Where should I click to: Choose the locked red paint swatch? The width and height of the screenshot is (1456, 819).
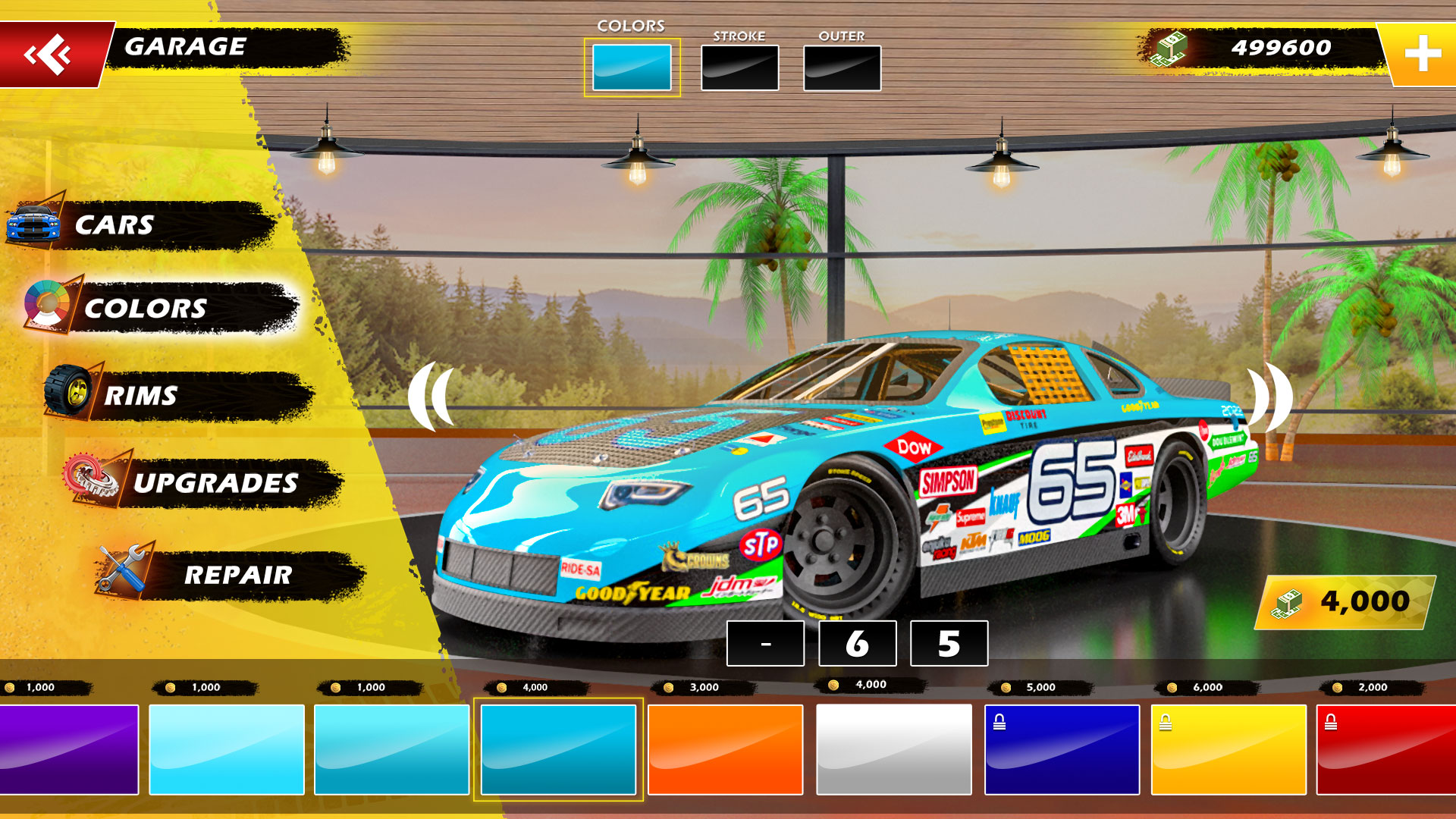[x=1386, y=749]
